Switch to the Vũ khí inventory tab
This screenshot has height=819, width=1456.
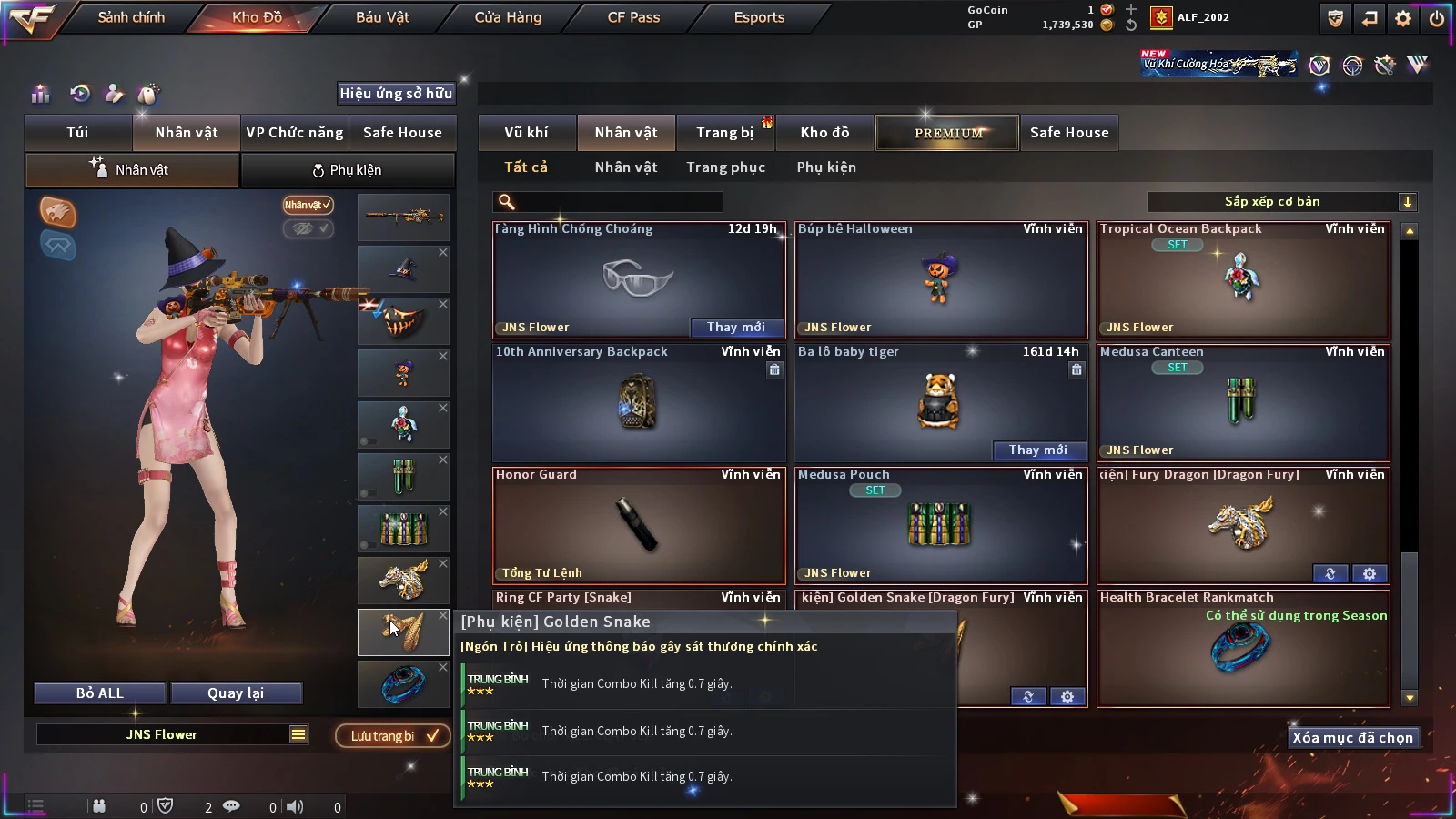pyautogui.click(x=526, y=133)
